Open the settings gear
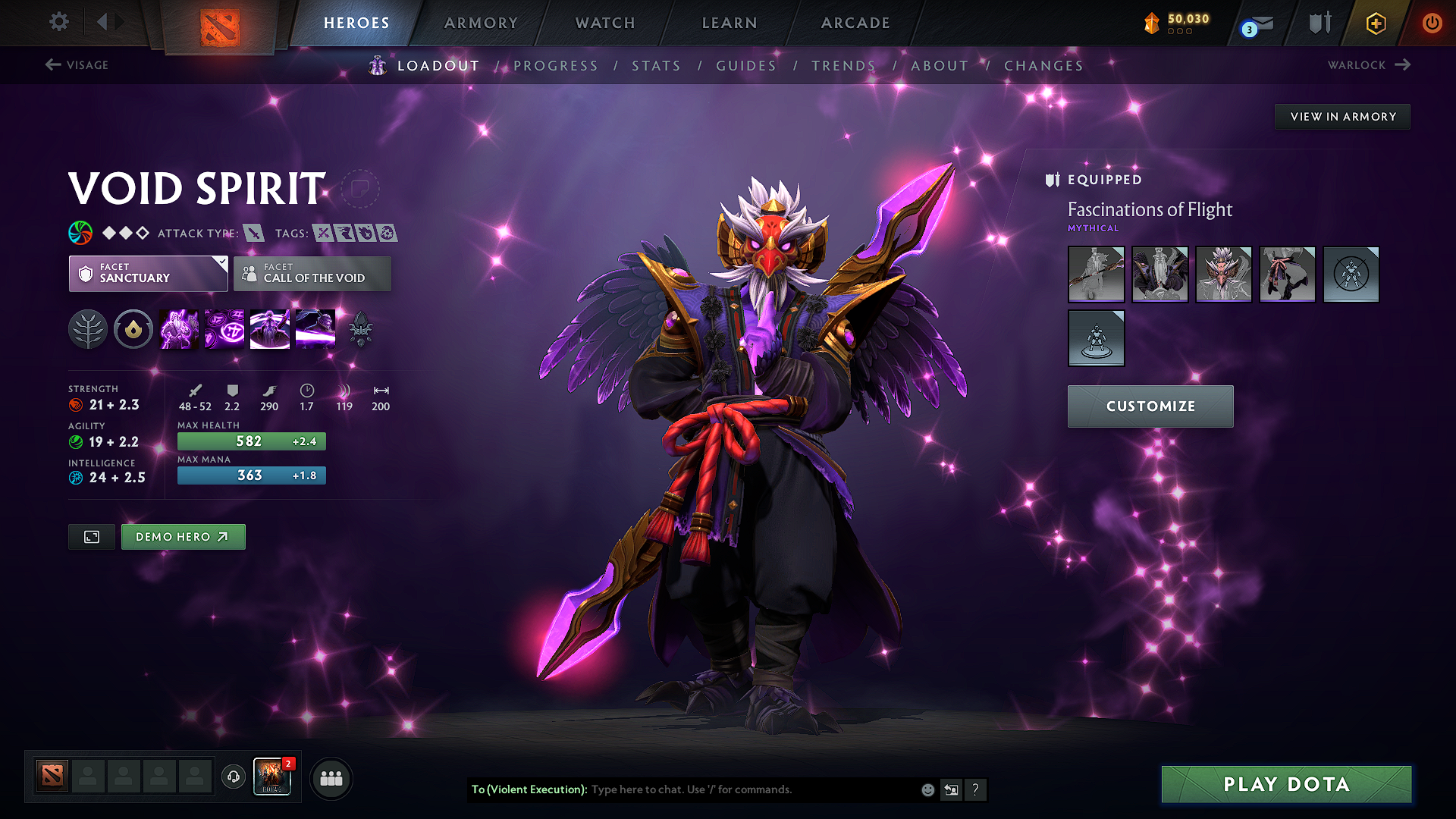Image resolution: width=1456 pixels, height=819 pixels. [58, 22]
